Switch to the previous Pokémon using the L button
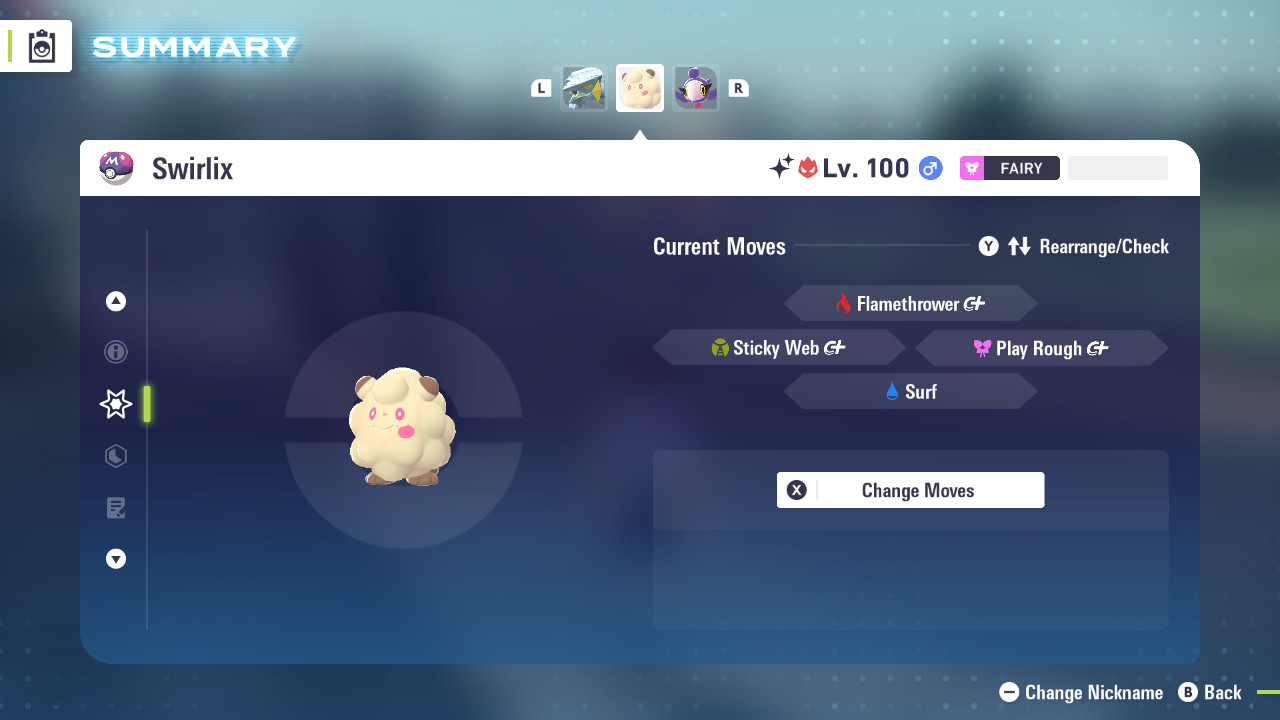 [x=541, y=87]
